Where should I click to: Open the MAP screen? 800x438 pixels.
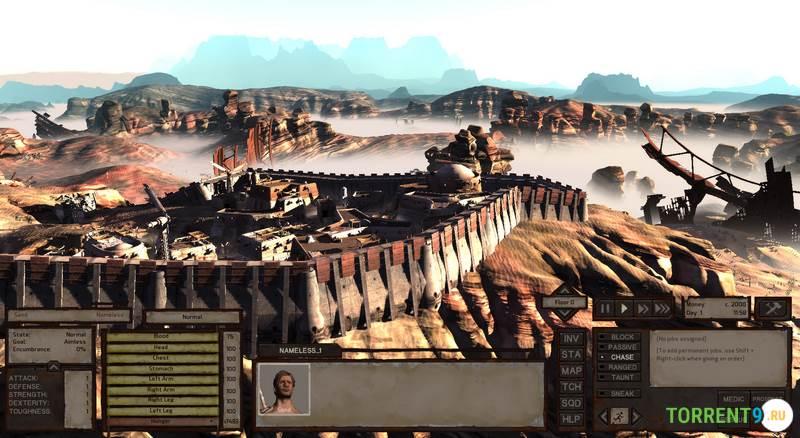tap(571, 370)
